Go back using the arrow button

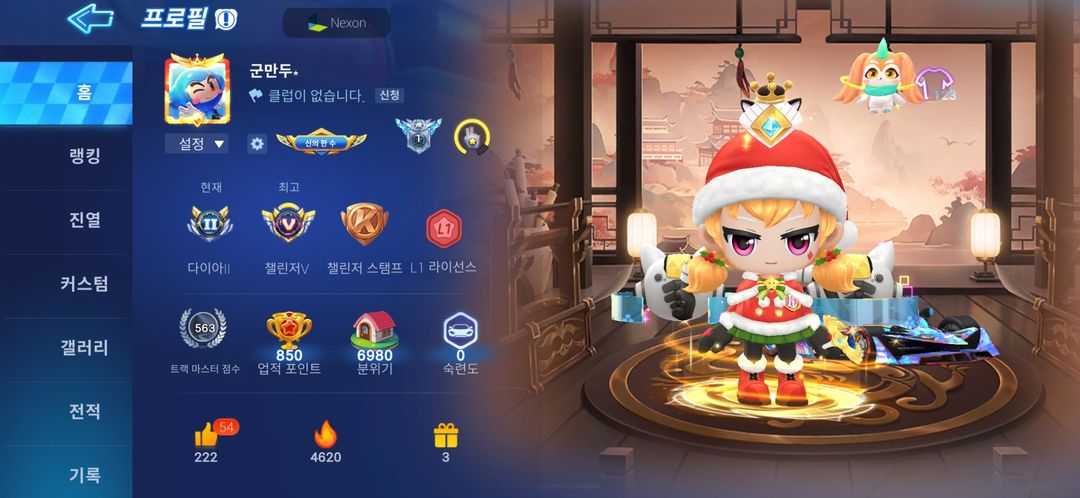90,18
